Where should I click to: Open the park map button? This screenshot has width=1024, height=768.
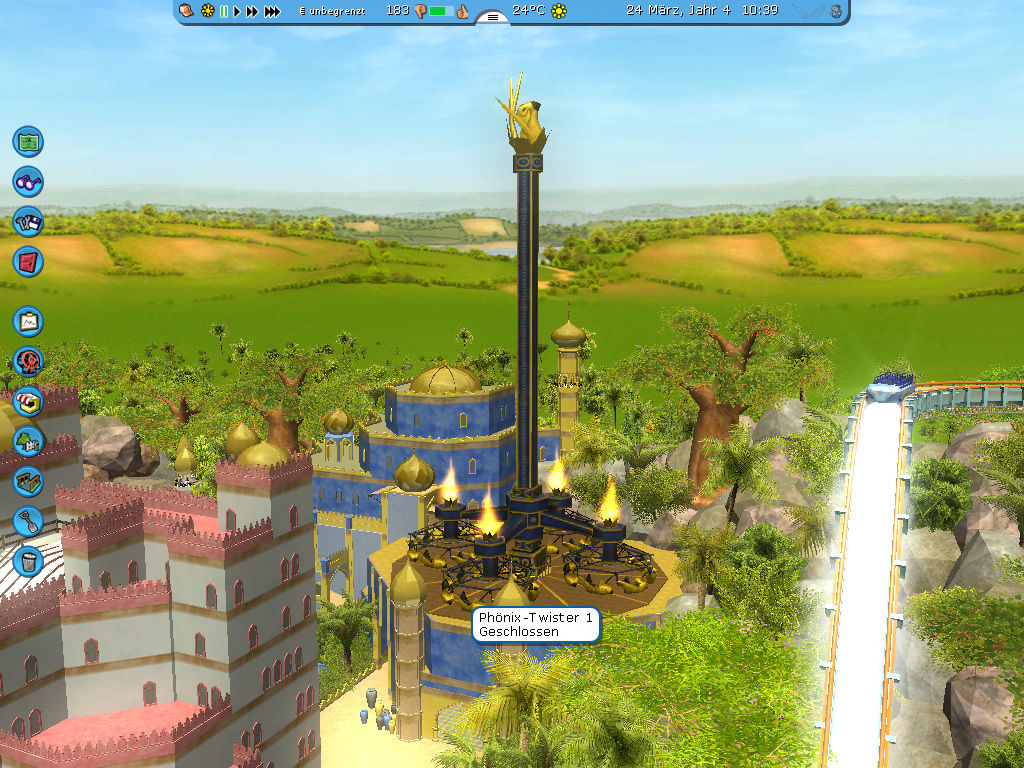pyautogui.click(x=28, y=141)
